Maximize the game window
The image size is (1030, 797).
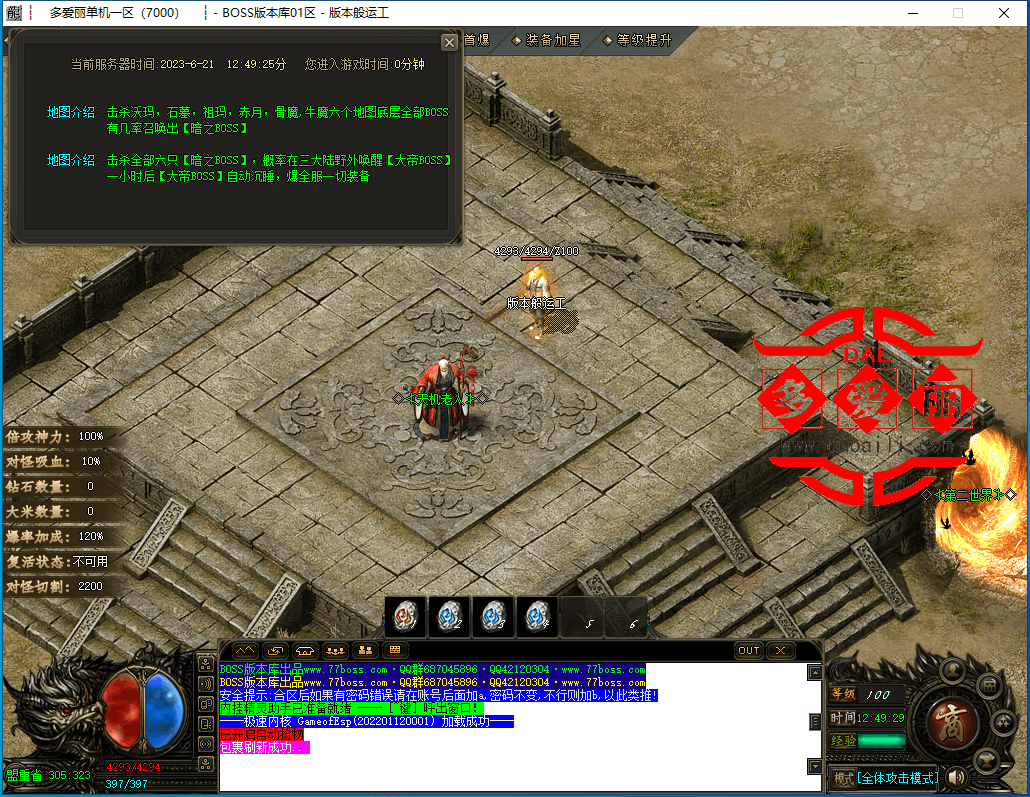pyautogui.click(x=957, y=13)
